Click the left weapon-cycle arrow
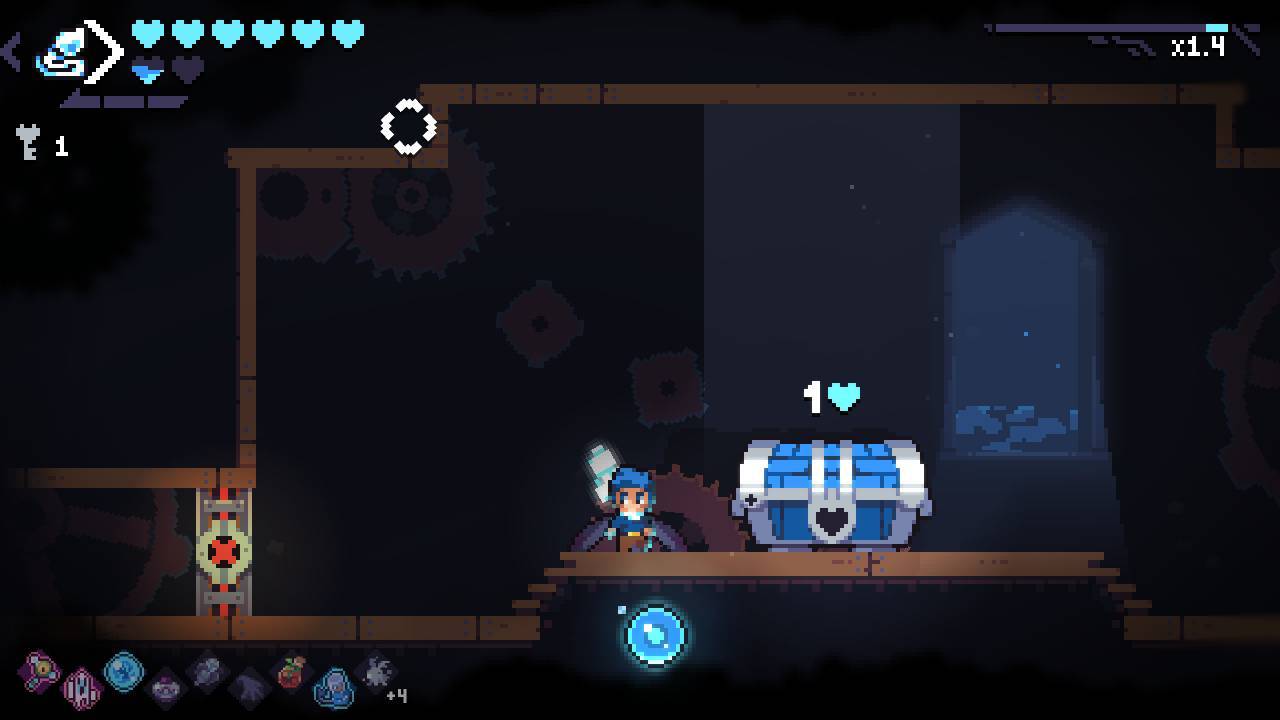 12,52
